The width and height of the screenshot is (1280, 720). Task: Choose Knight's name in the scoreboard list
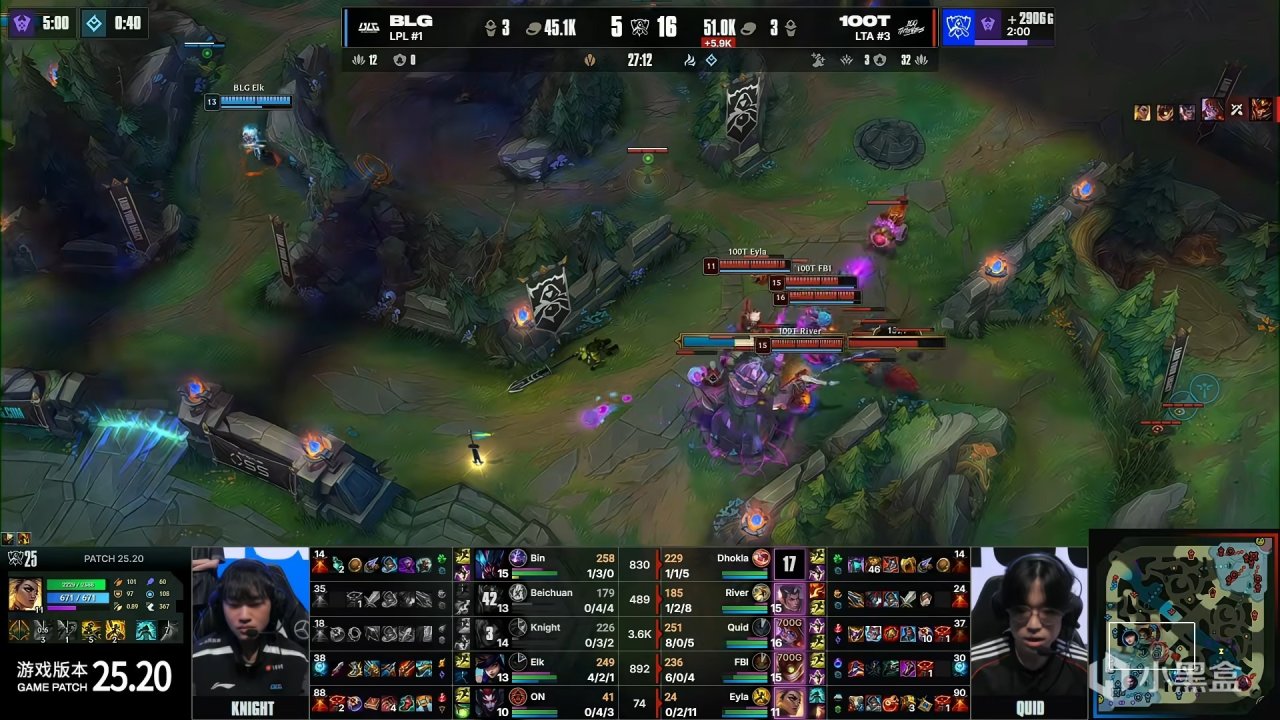pyautogui.click(x=545, y=627)
